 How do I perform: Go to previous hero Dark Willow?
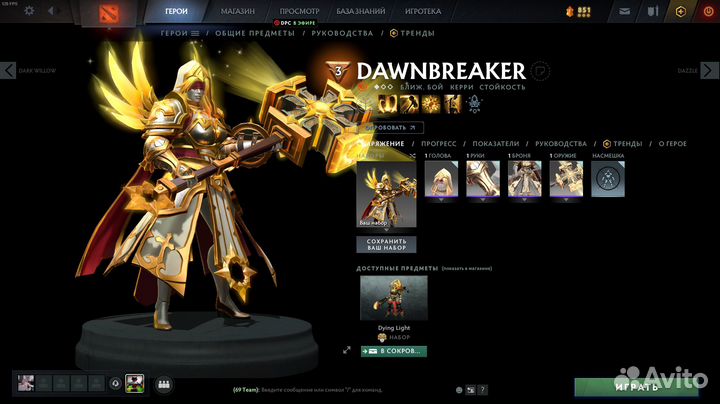point(9,70)
